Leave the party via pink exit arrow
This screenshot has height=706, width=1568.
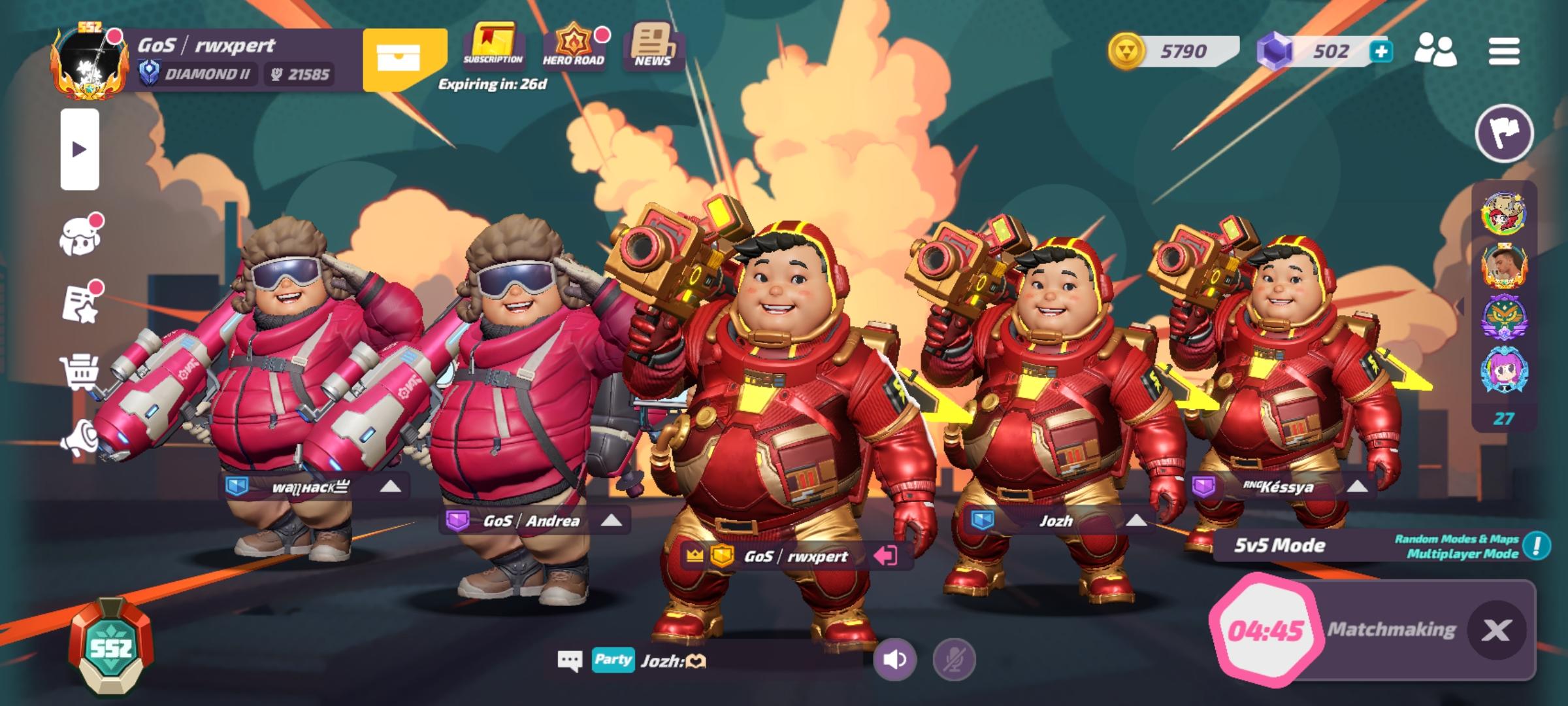click(885, 556)
